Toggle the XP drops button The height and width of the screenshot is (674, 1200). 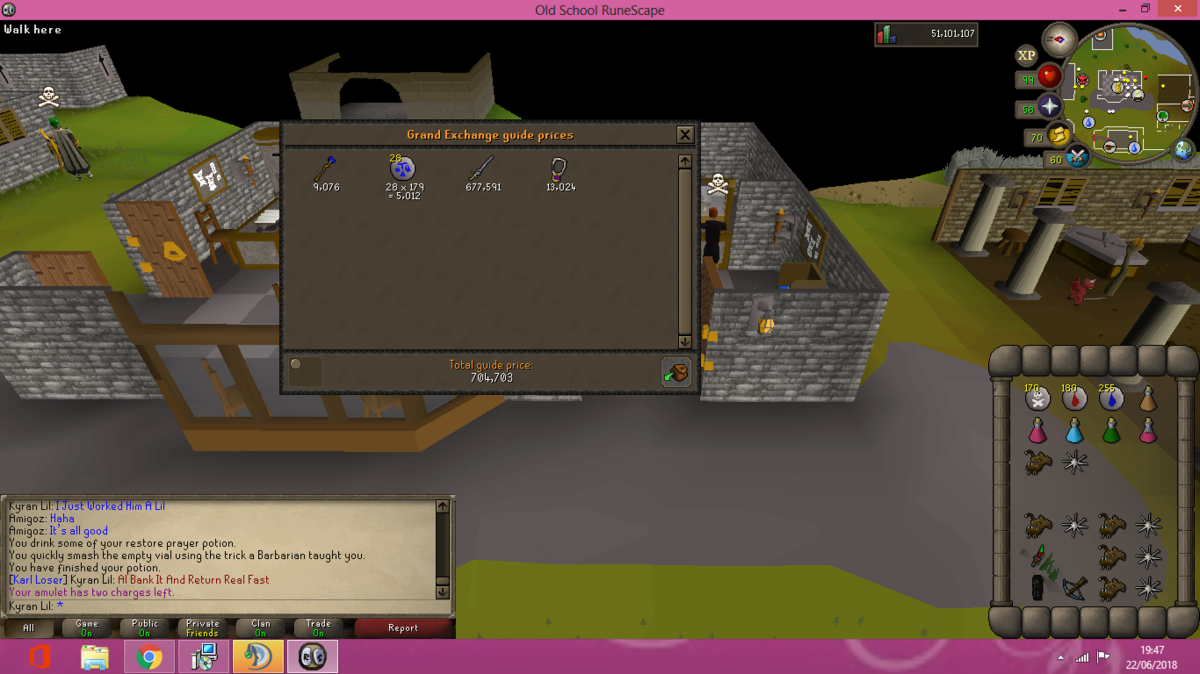click(1025, 56)
